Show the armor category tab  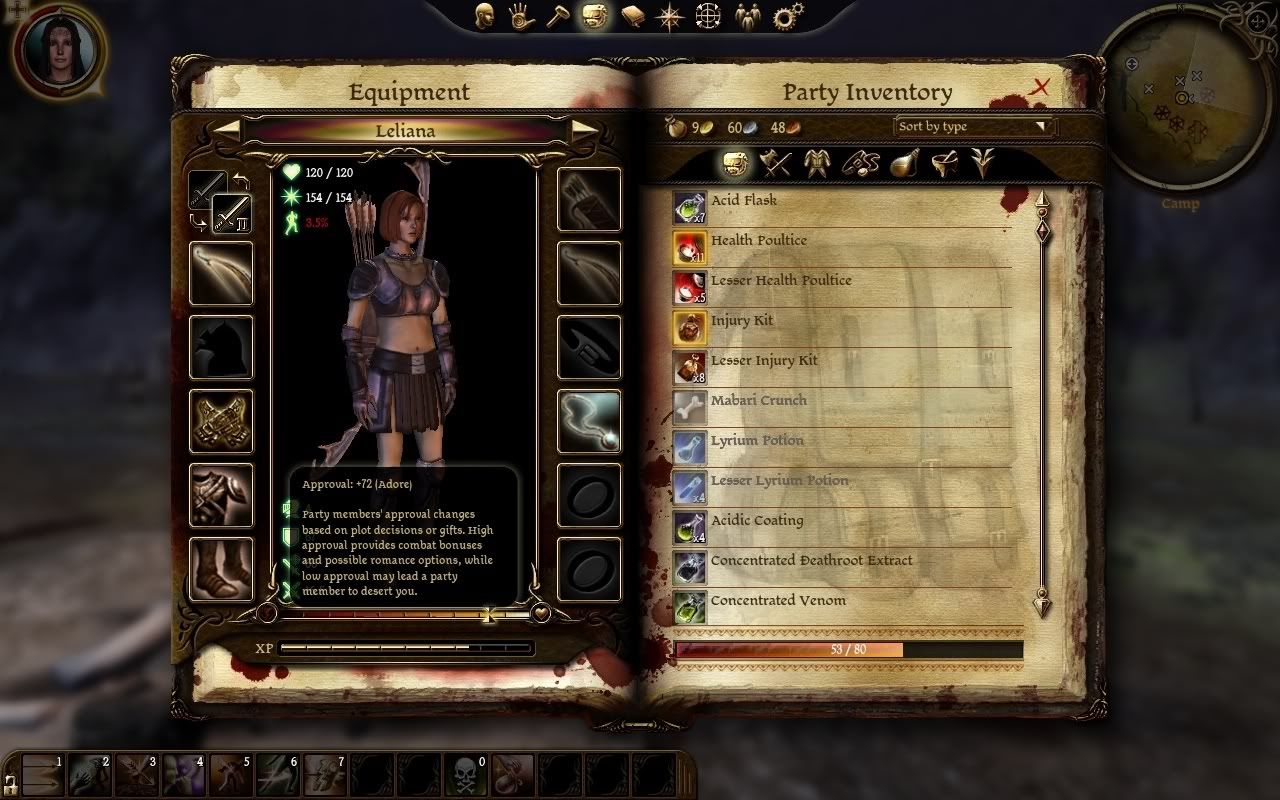point(817,163)
